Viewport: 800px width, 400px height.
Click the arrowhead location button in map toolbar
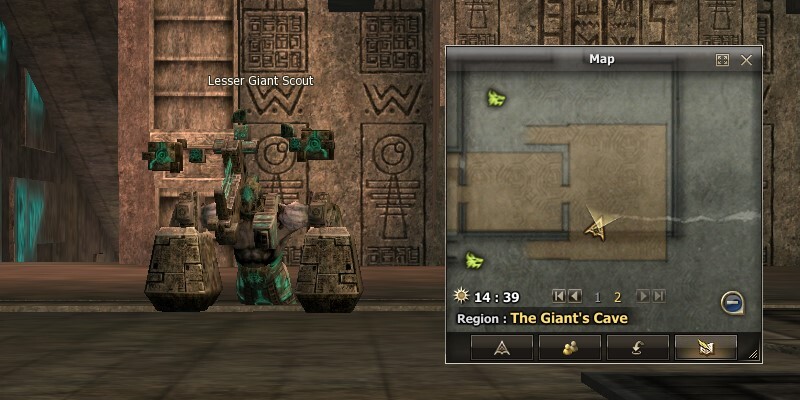502,347
